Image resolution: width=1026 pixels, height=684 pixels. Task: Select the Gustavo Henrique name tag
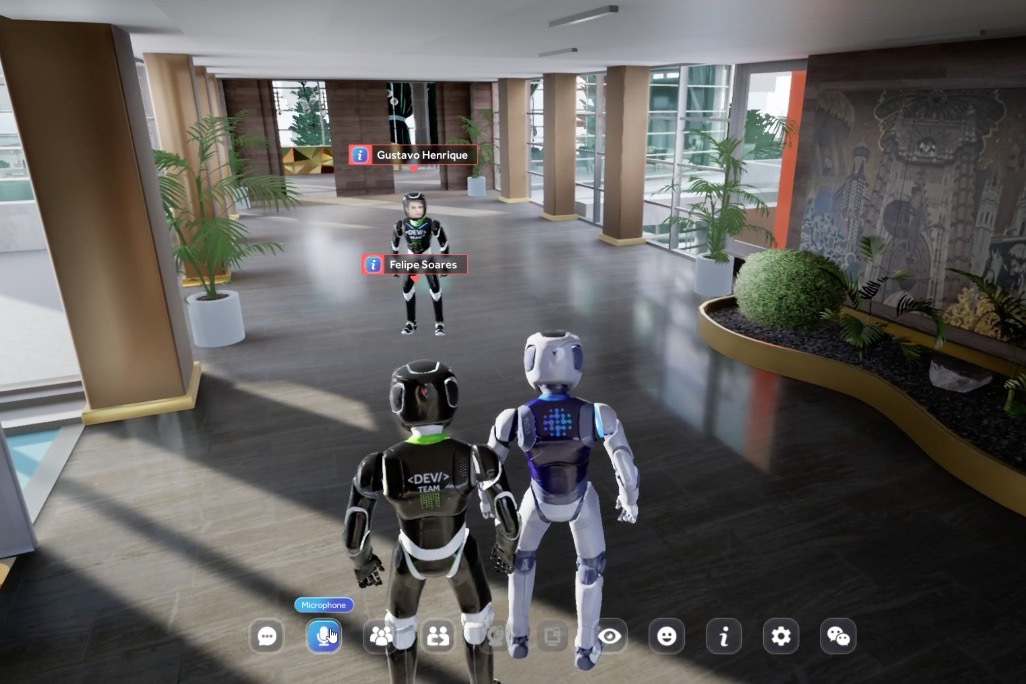[422, 155]
